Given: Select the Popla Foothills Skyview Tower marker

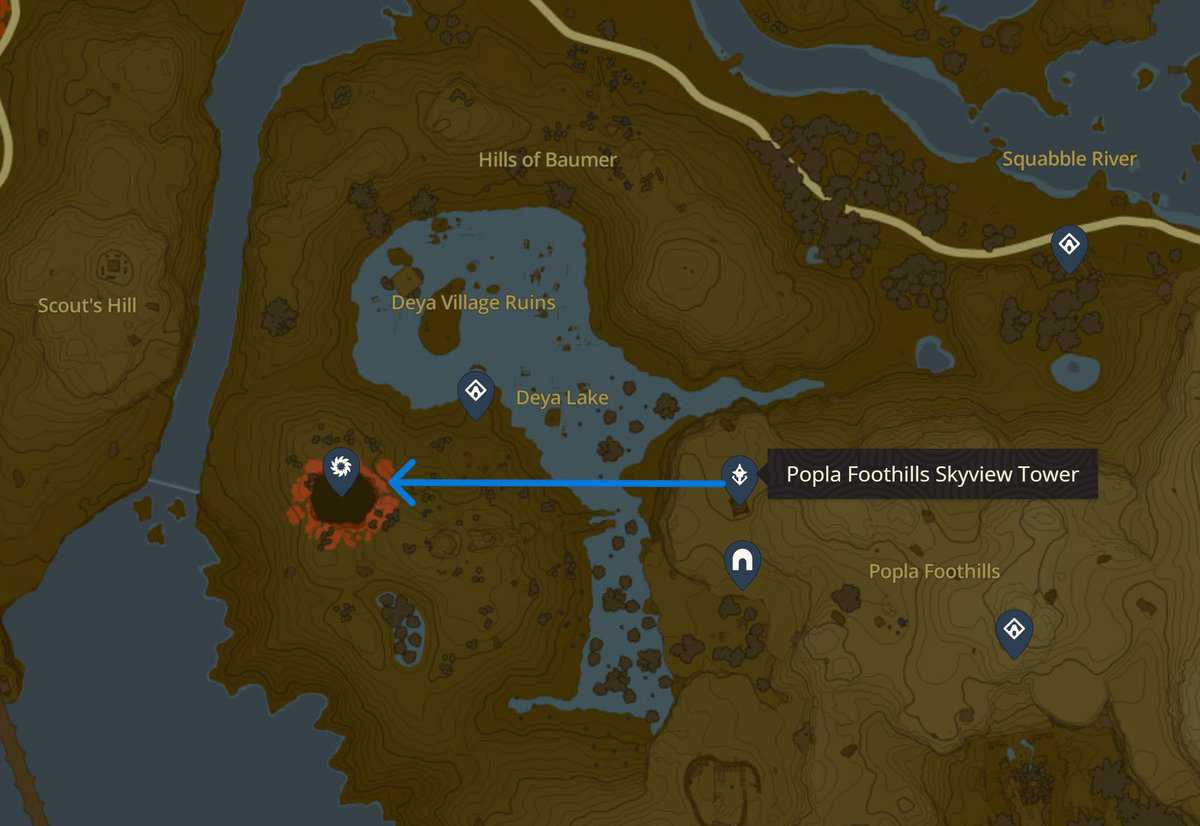Looking at the screenshot, I should (x=739, y=475).
